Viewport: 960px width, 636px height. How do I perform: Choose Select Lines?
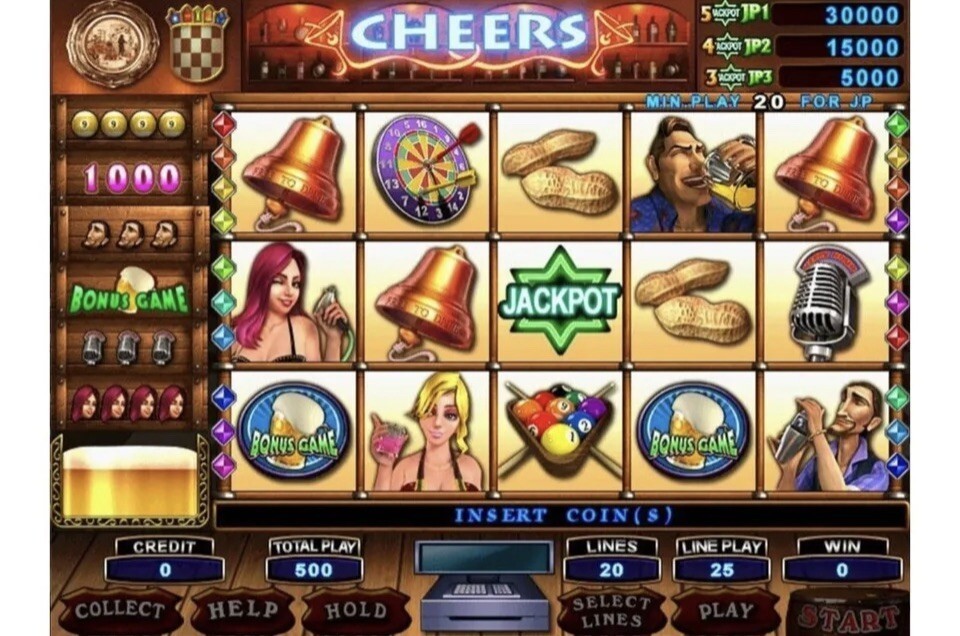click(x=611, y=610)
